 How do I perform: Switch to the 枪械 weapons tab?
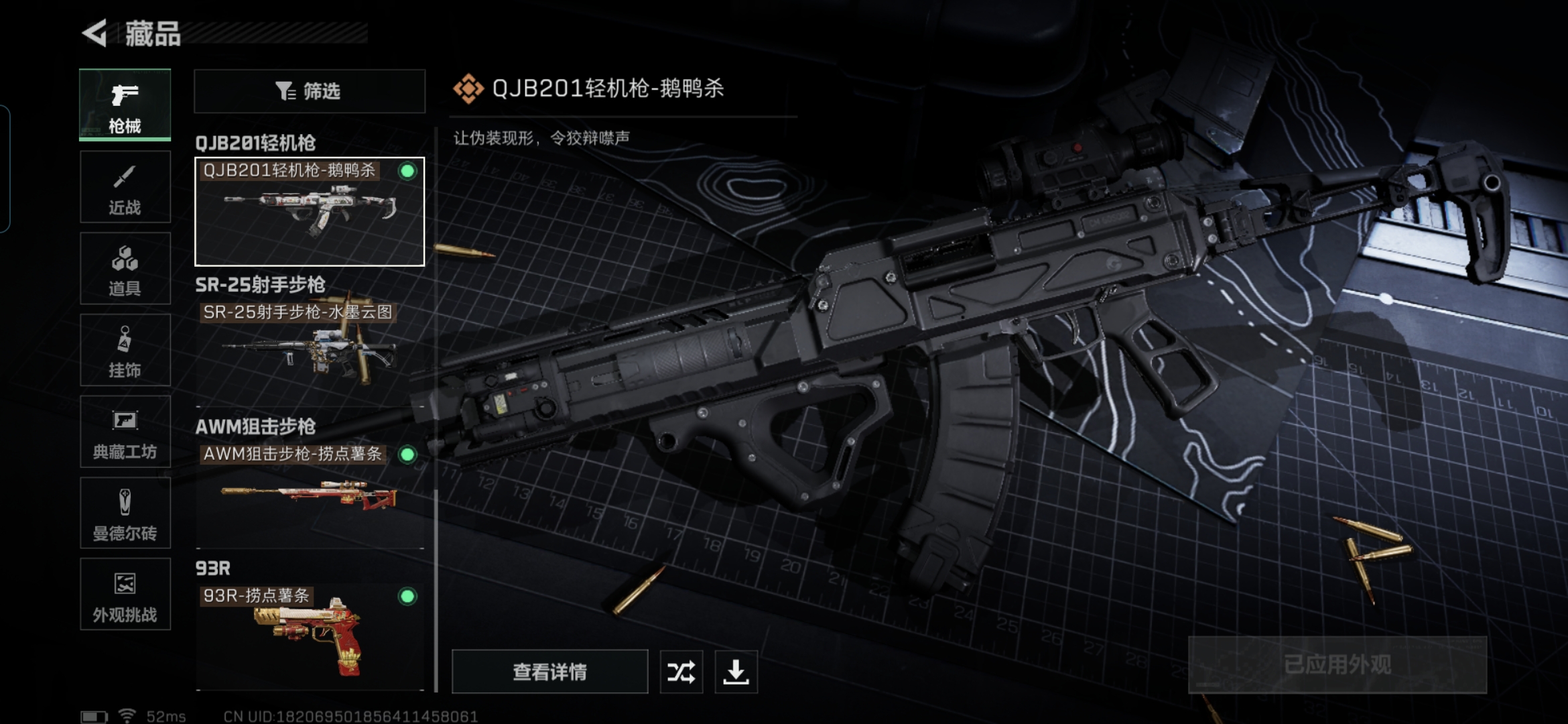(x=125, y=105)
